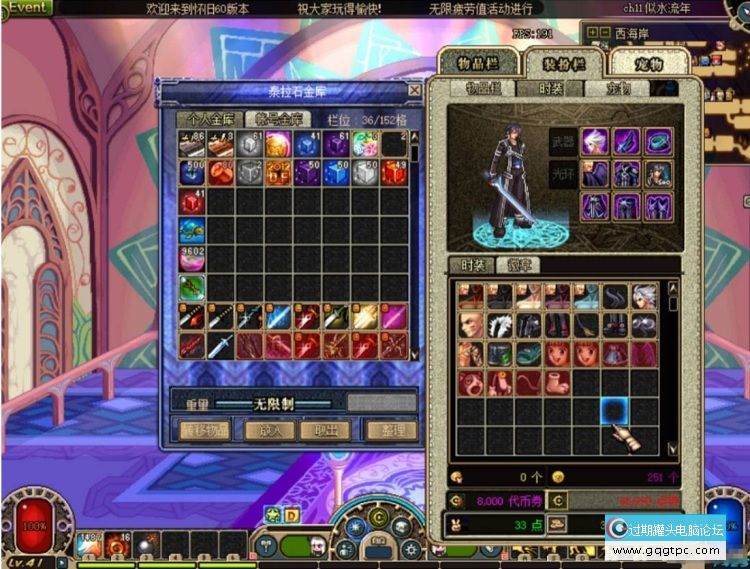The width and height of the screenshot is (750, 569).
Task: Select the white-haired avatar equipment slot
Action: 596,140
